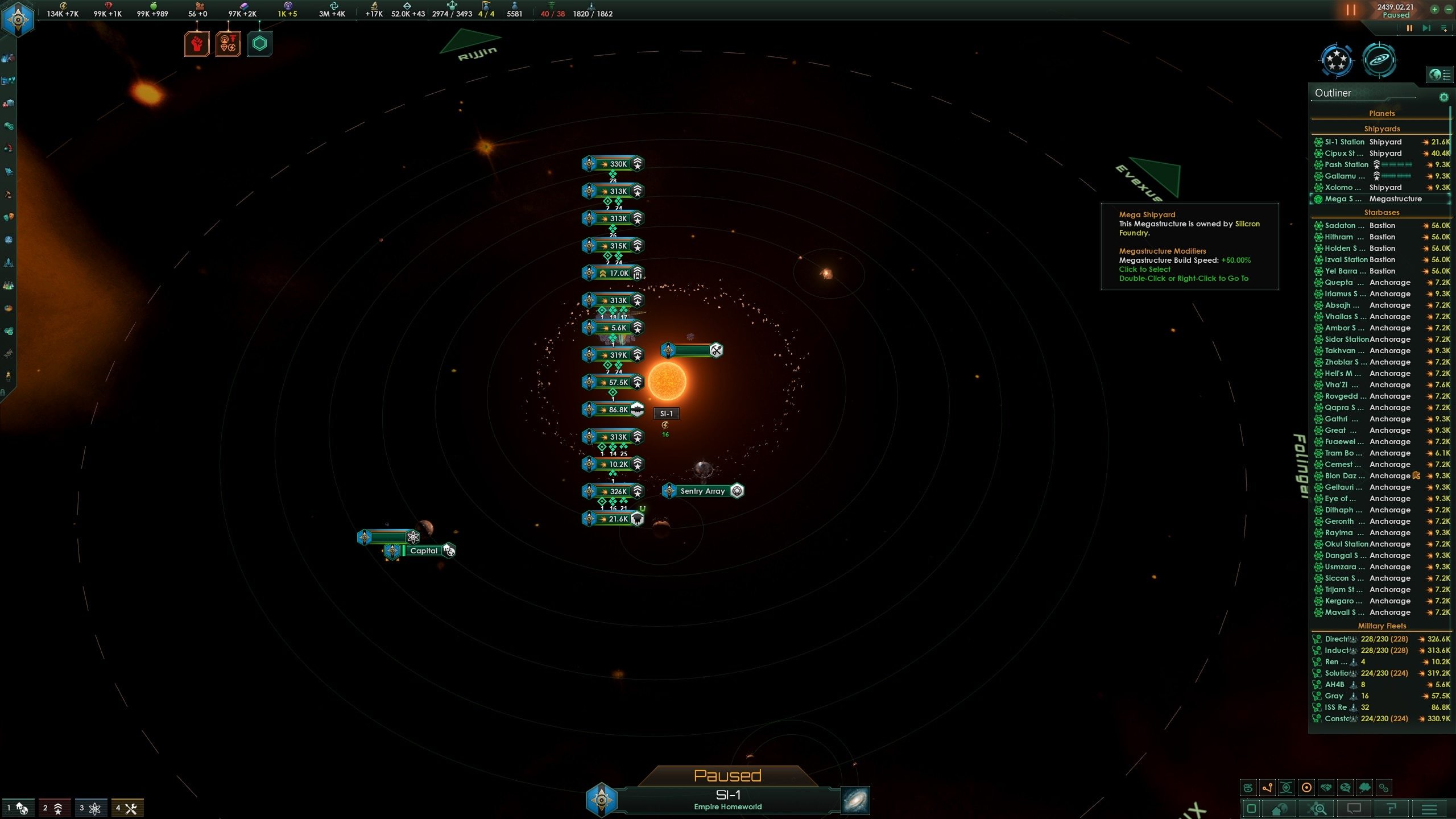Open the teal hexagon notification

[259, 44]
